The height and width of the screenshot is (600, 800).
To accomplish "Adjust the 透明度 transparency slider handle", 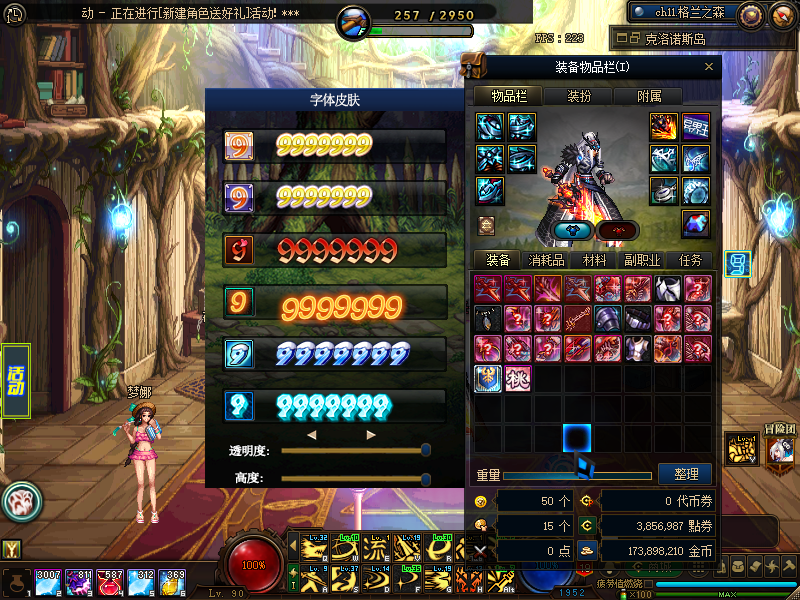I will 426,450.
